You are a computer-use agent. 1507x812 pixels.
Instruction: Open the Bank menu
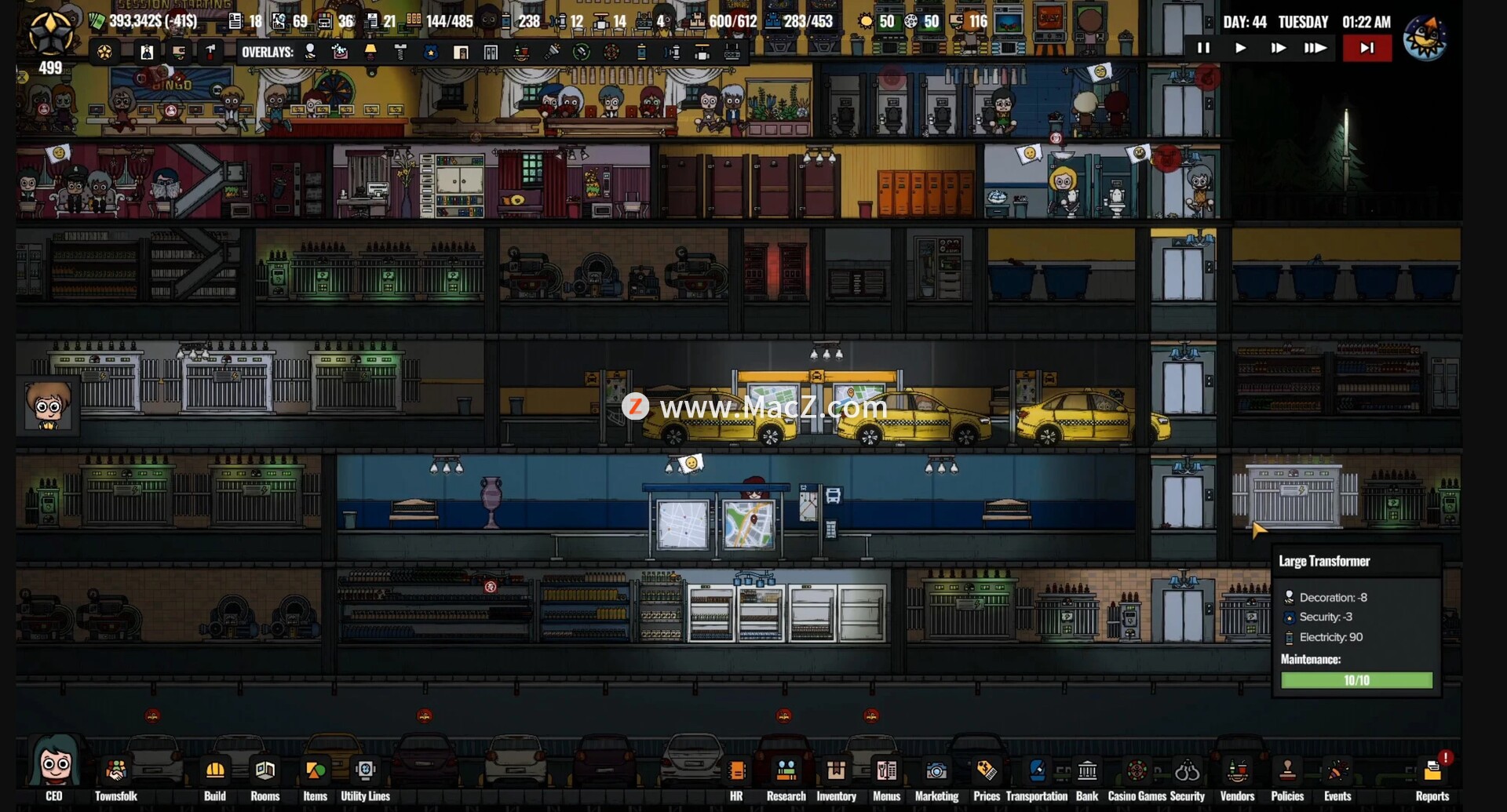1087,772
